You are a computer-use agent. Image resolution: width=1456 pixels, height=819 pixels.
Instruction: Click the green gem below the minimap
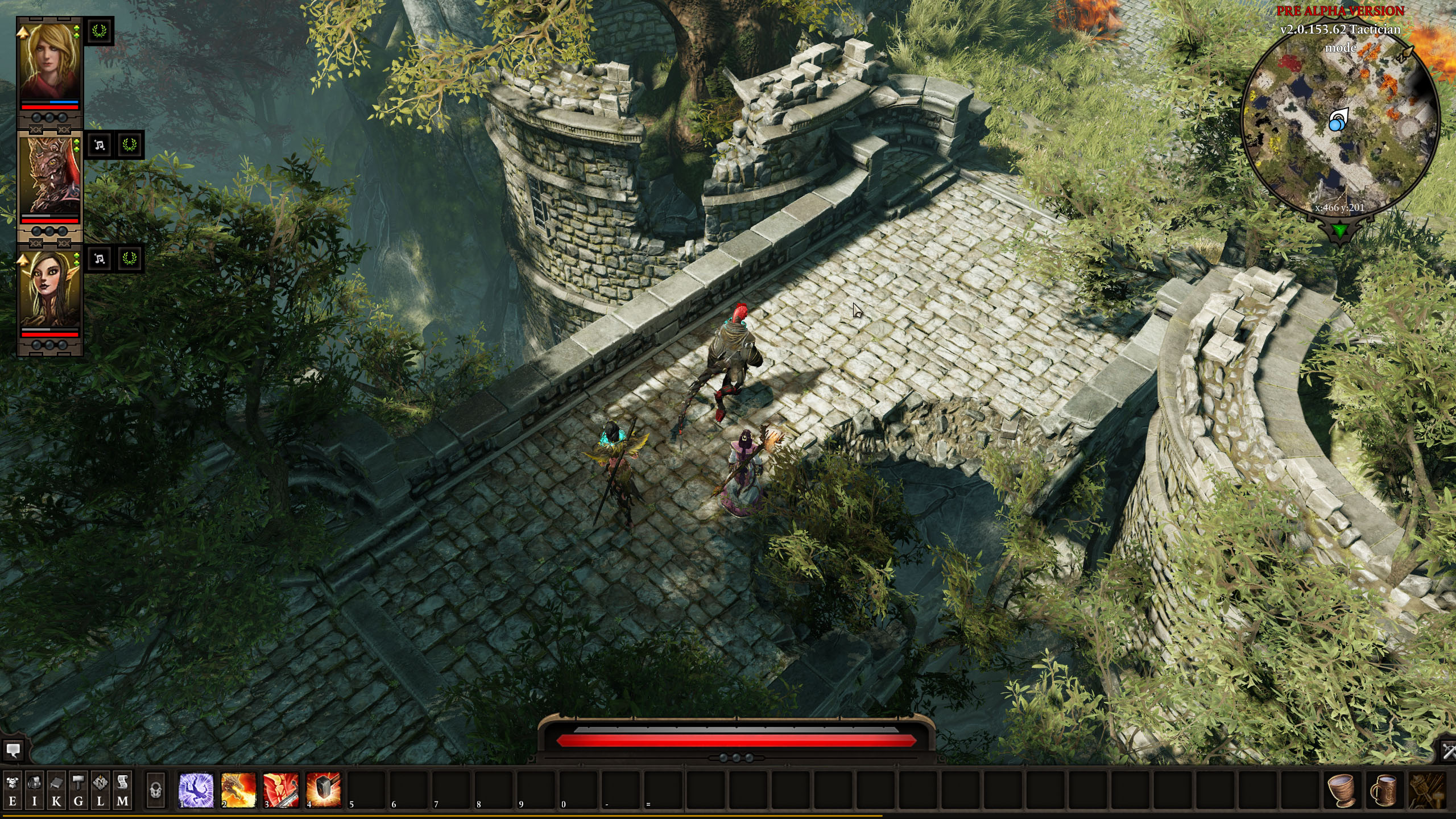click(x=1340, y=231)
